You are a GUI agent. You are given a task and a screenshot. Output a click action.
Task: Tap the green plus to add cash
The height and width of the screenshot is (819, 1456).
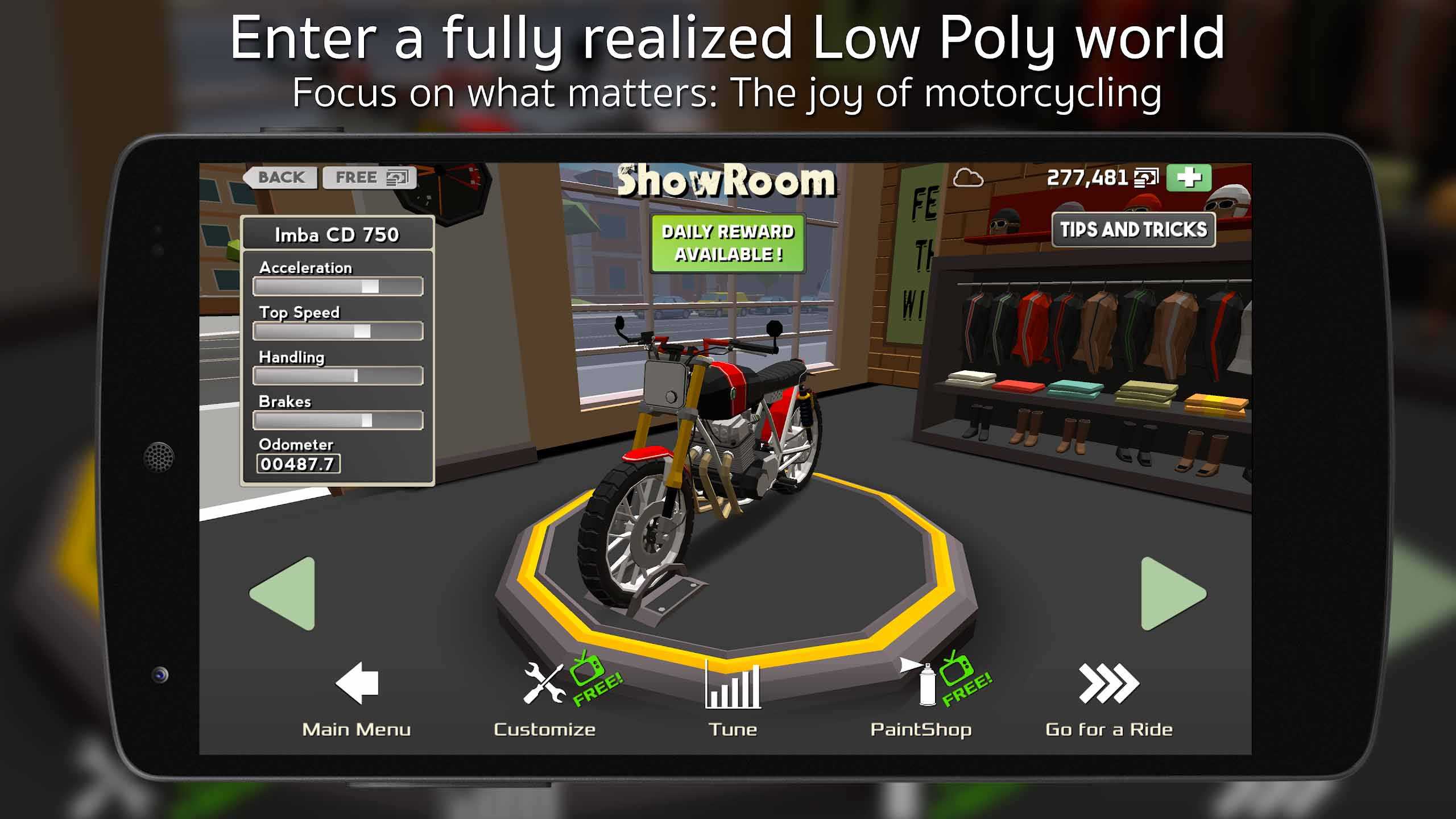[x=1189, y=177]
